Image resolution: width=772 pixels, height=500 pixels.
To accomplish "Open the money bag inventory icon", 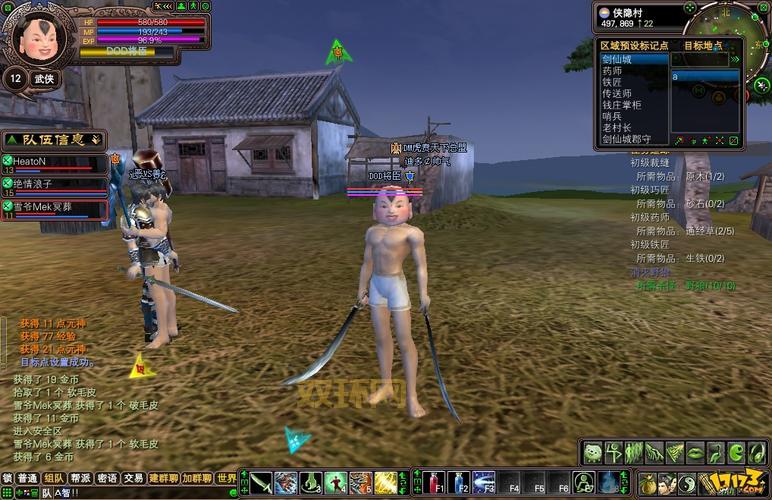I will coord(648,482).
